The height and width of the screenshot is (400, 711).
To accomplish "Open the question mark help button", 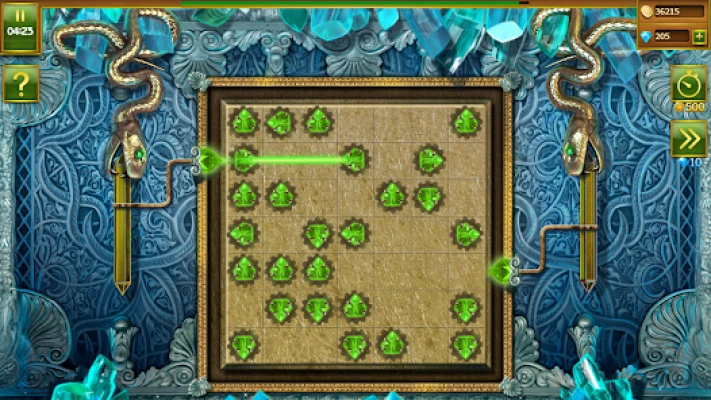I will pos(20,84).
